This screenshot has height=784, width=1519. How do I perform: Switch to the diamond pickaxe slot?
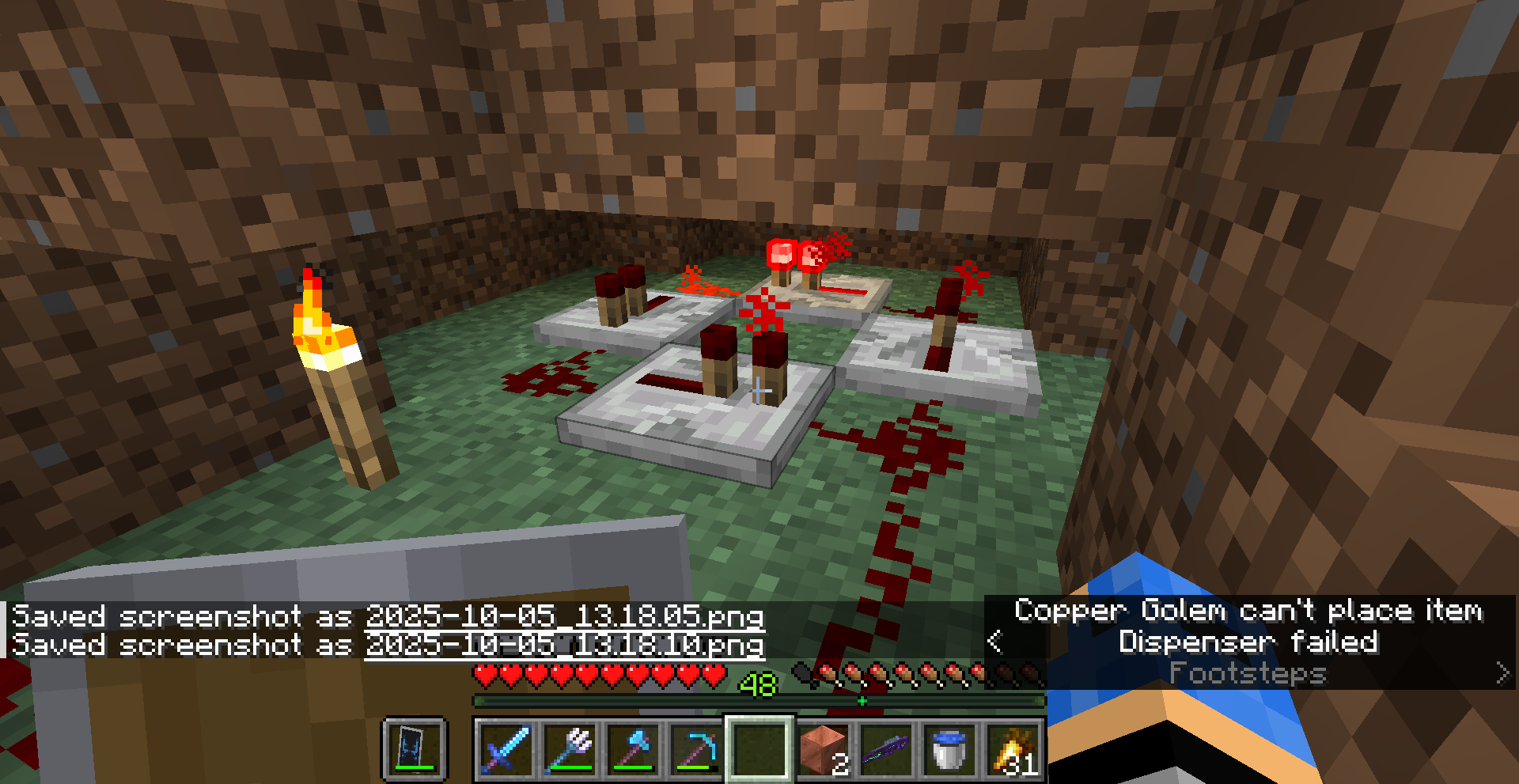695,749
